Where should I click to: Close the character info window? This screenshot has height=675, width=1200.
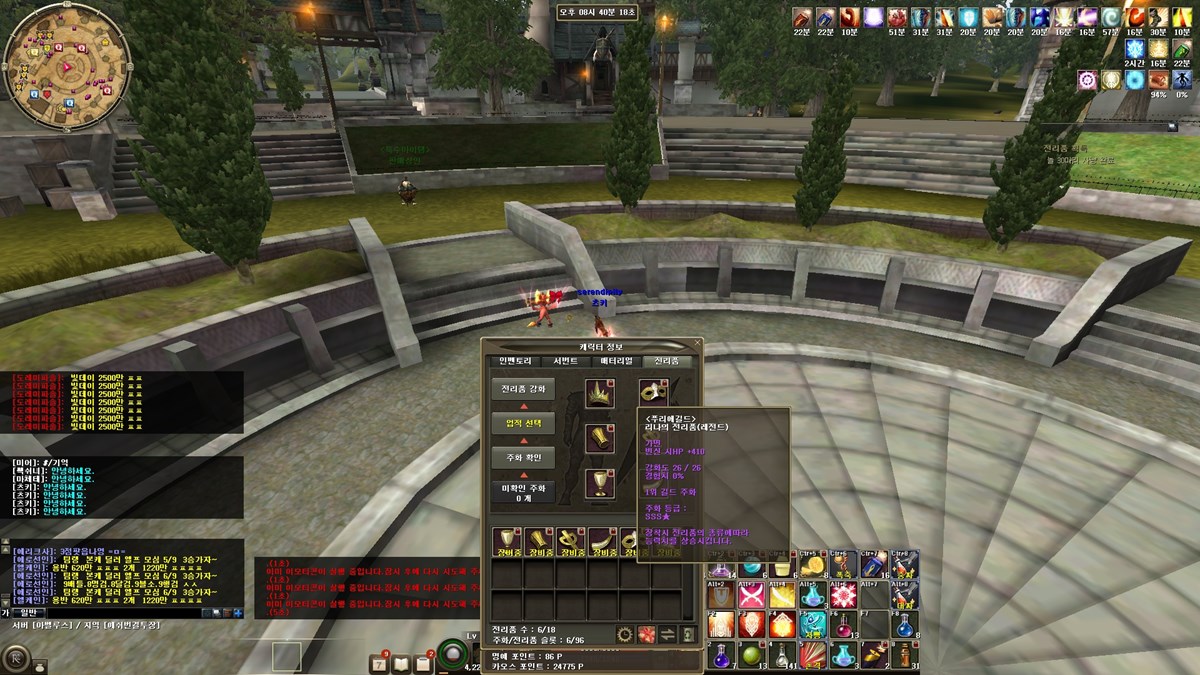tap(695, 346)
